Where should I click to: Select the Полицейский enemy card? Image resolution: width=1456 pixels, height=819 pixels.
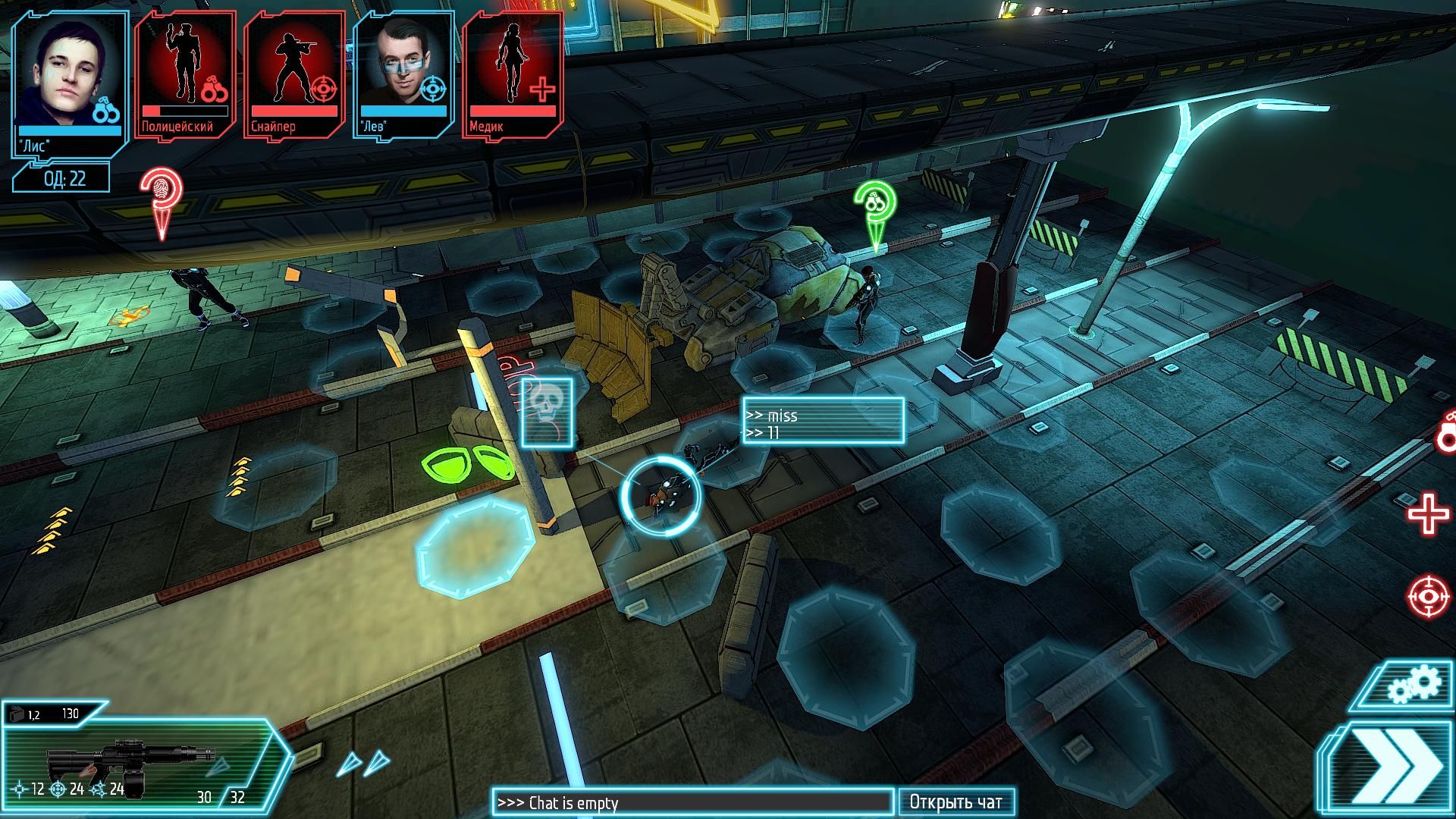point(185,73)
